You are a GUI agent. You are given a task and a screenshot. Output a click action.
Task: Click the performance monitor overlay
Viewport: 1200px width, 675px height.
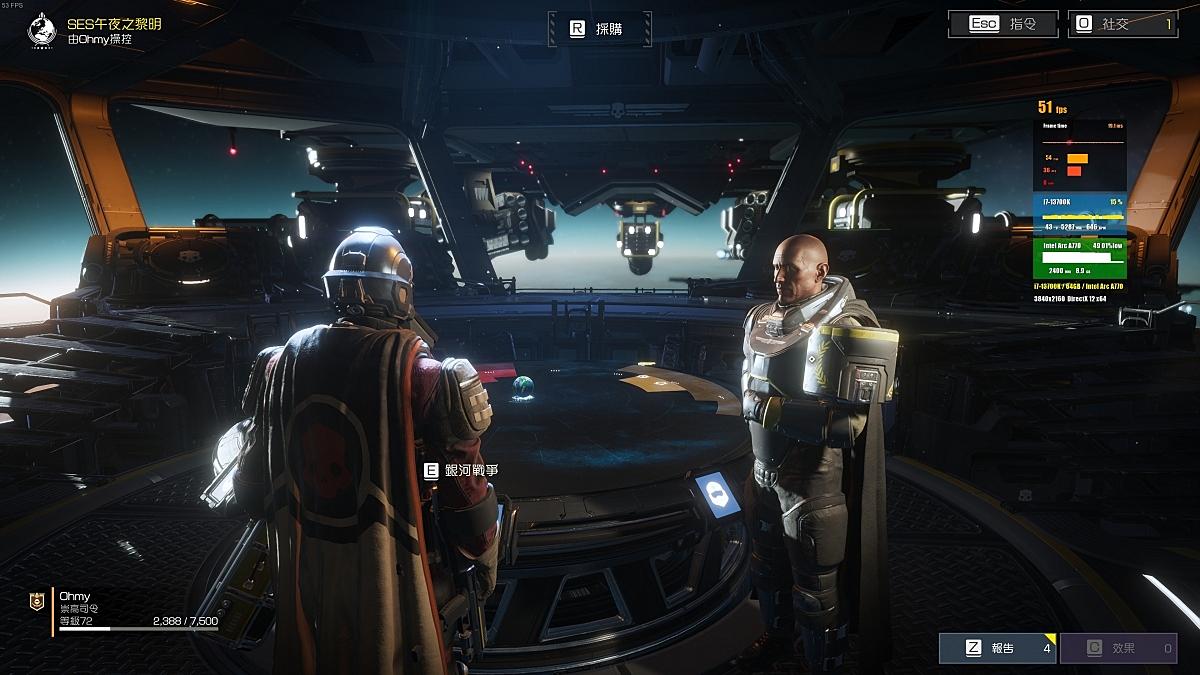tap(1081, 202)
